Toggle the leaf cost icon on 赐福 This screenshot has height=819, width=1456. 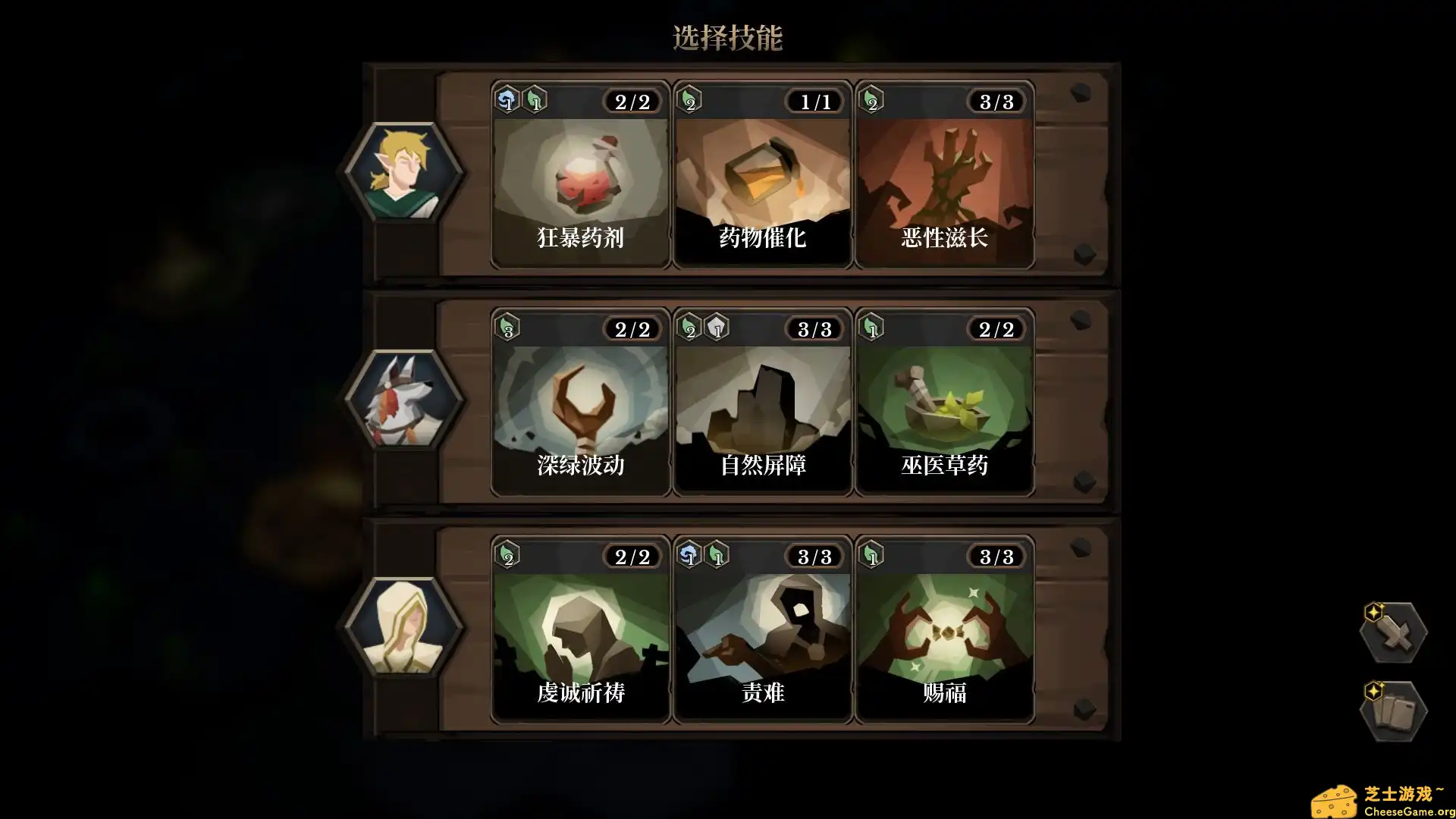pyautogui.click(x=871, y=556)
